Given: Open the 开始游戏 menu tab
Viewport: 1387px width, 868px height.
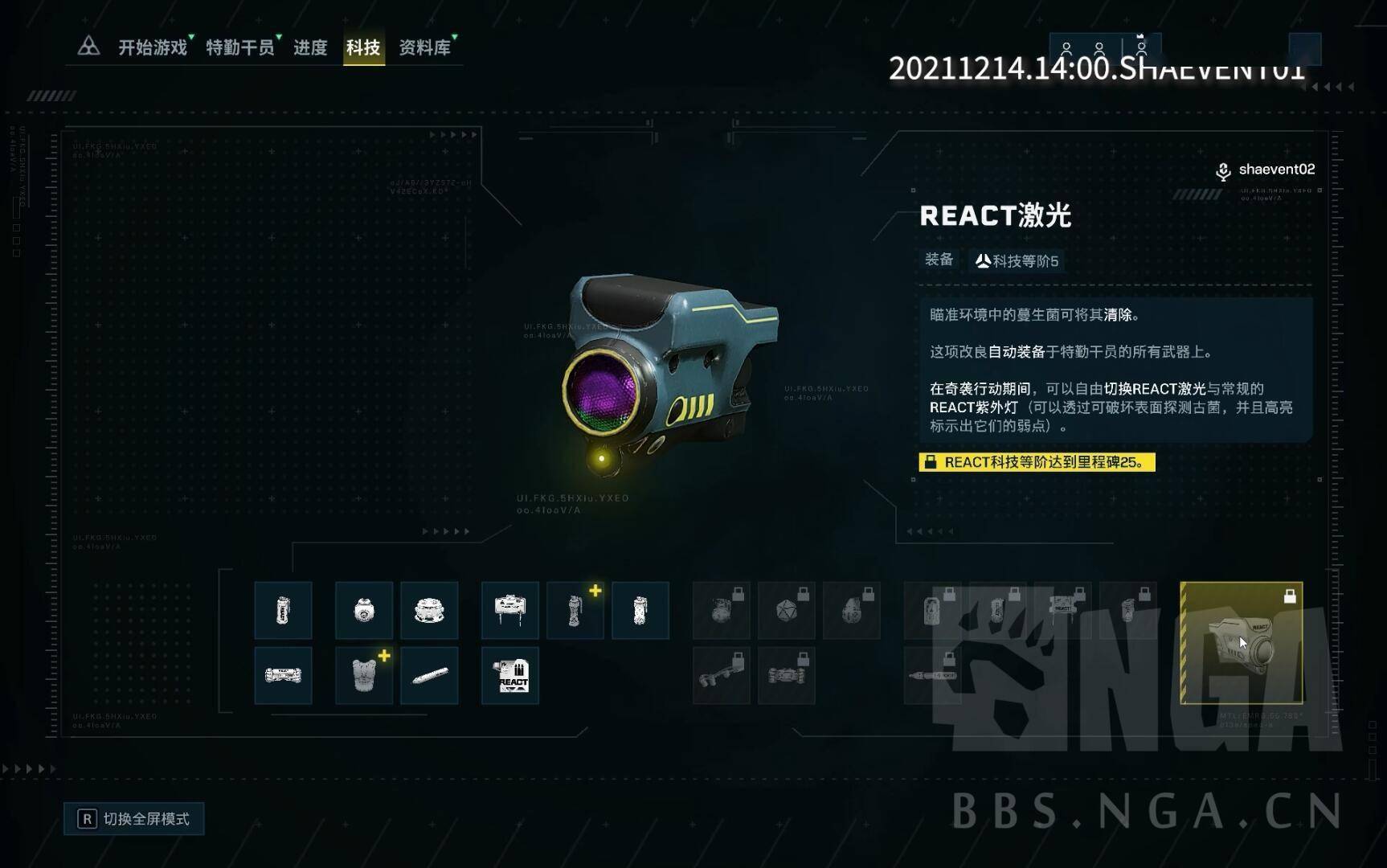Looking at the screenshot, I should [x=153, y=47].
